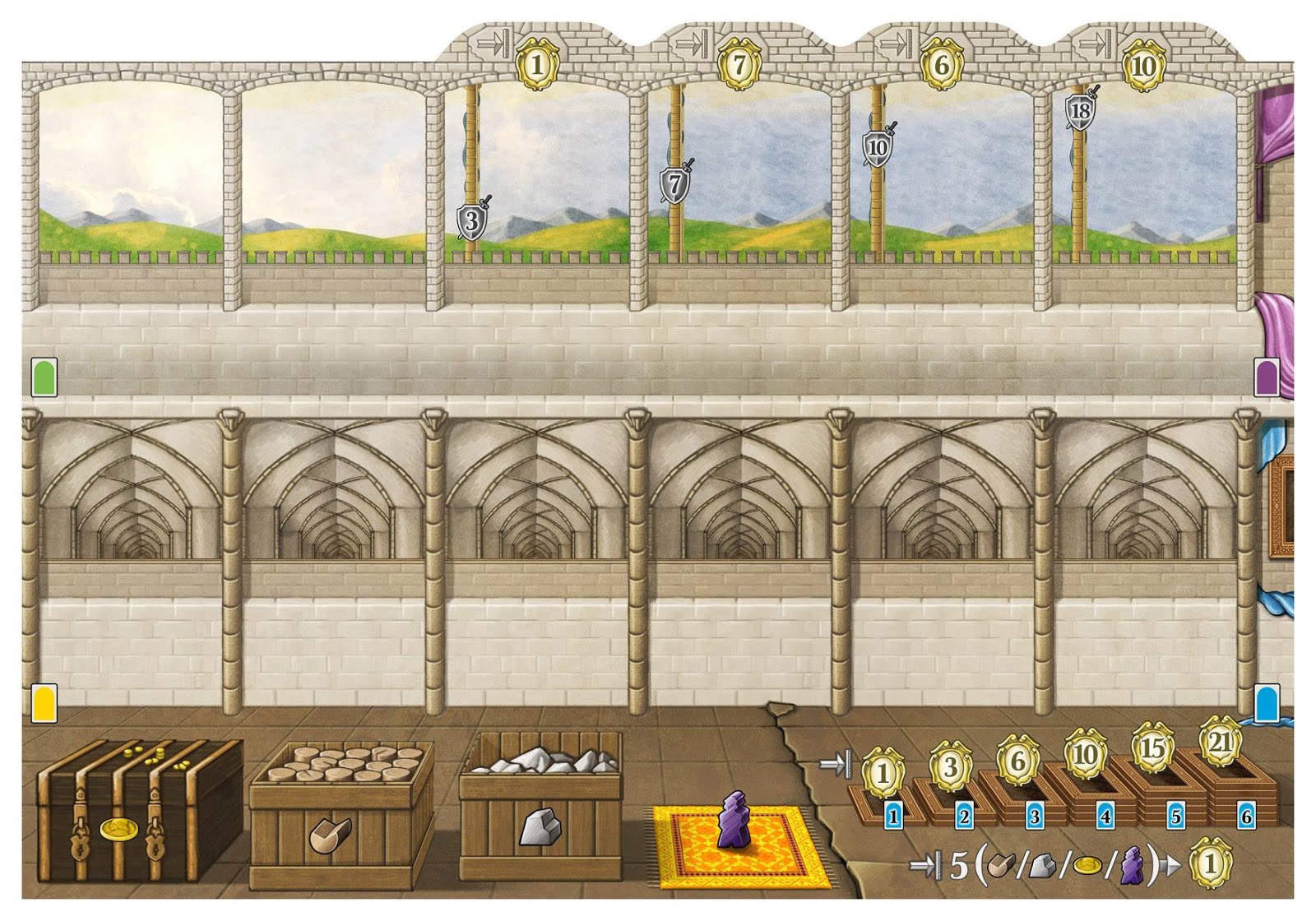Click the purple player marker
1316x921 pixels.
1267,377
